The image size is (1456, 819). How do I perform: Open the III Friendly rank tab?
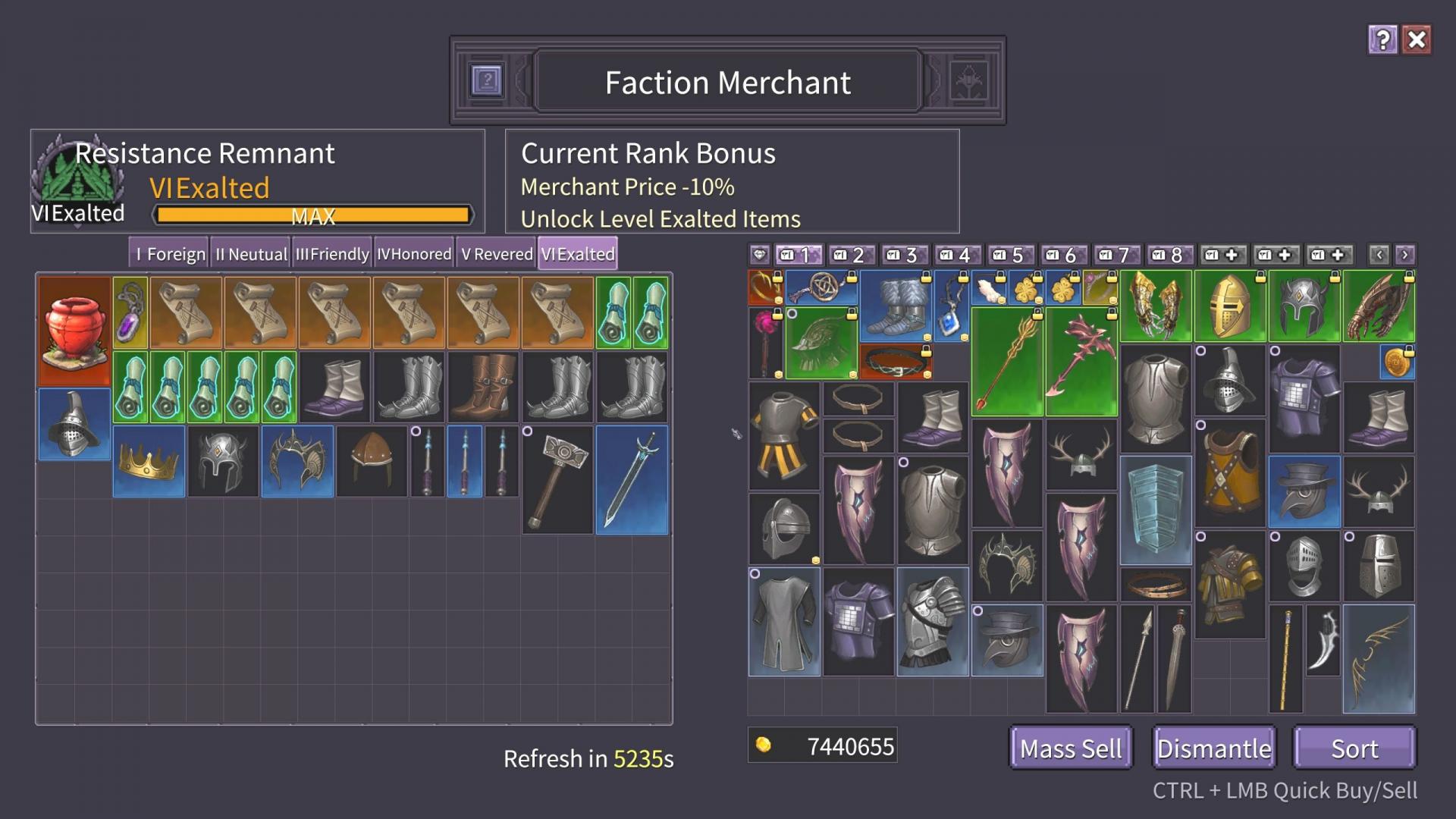[332, 254]
